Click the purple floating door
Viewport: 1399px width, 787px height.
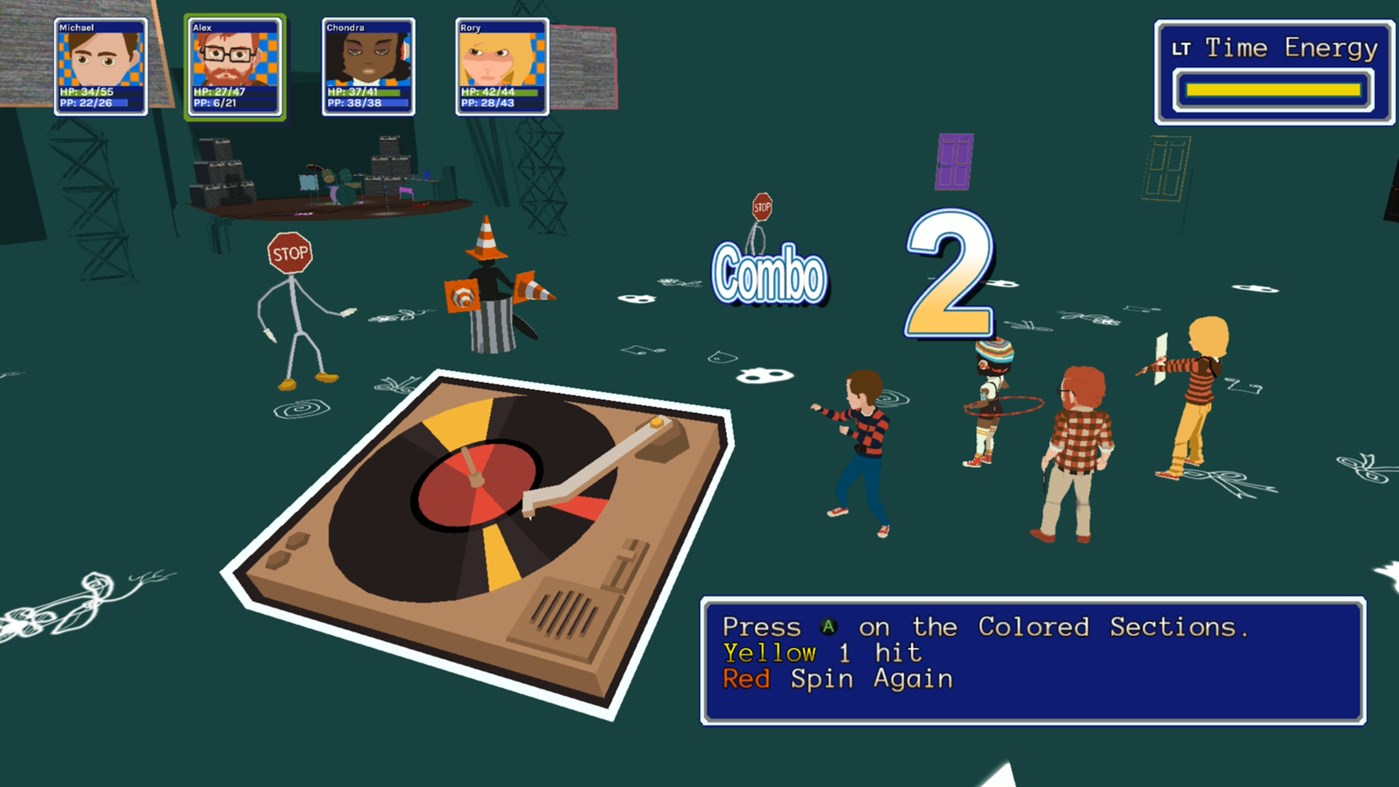pyautogui.click(x=954, y=160)
